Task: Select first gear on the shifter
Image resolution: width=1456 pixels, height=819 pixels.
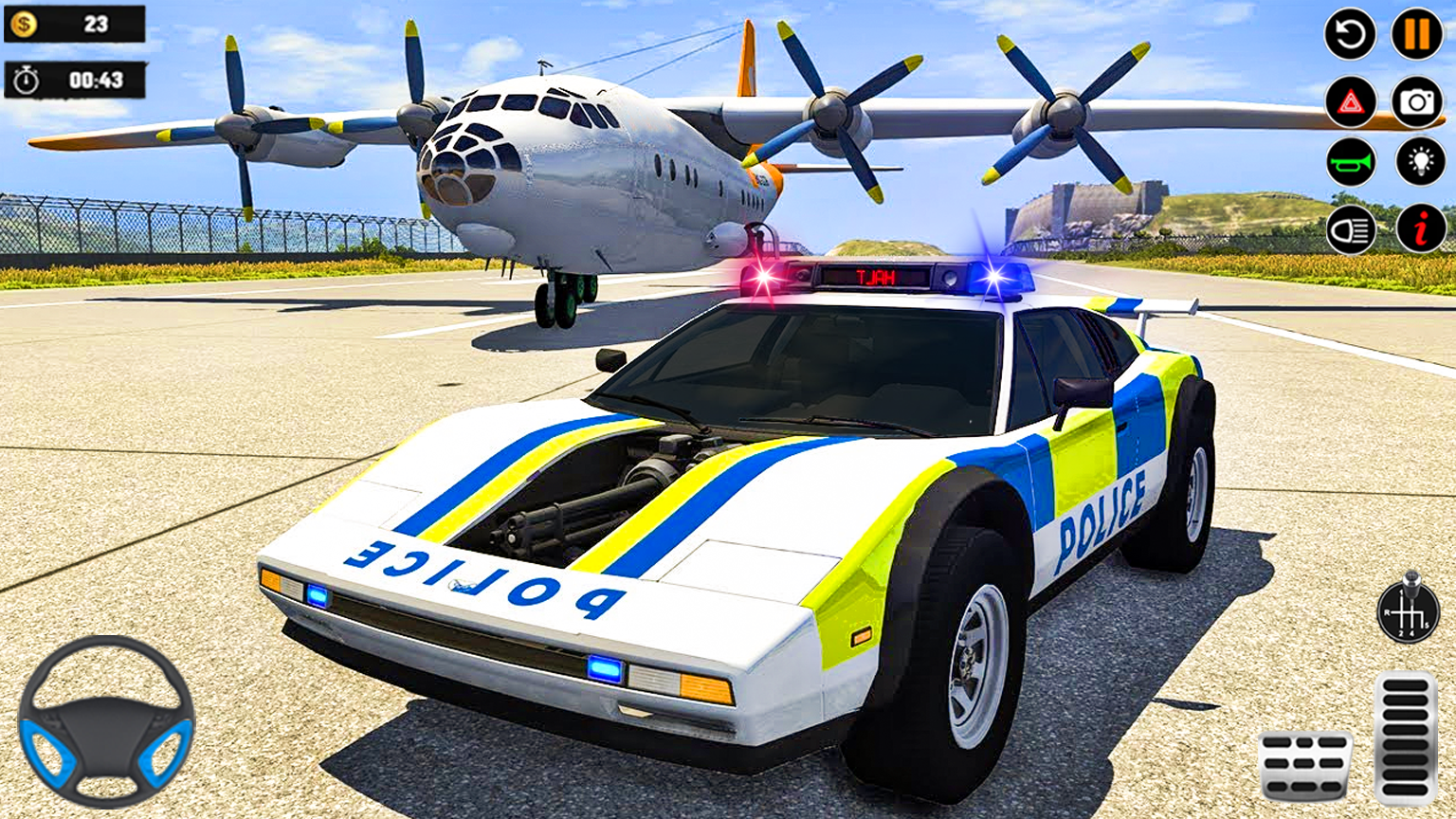Action: pos(1401,592)
